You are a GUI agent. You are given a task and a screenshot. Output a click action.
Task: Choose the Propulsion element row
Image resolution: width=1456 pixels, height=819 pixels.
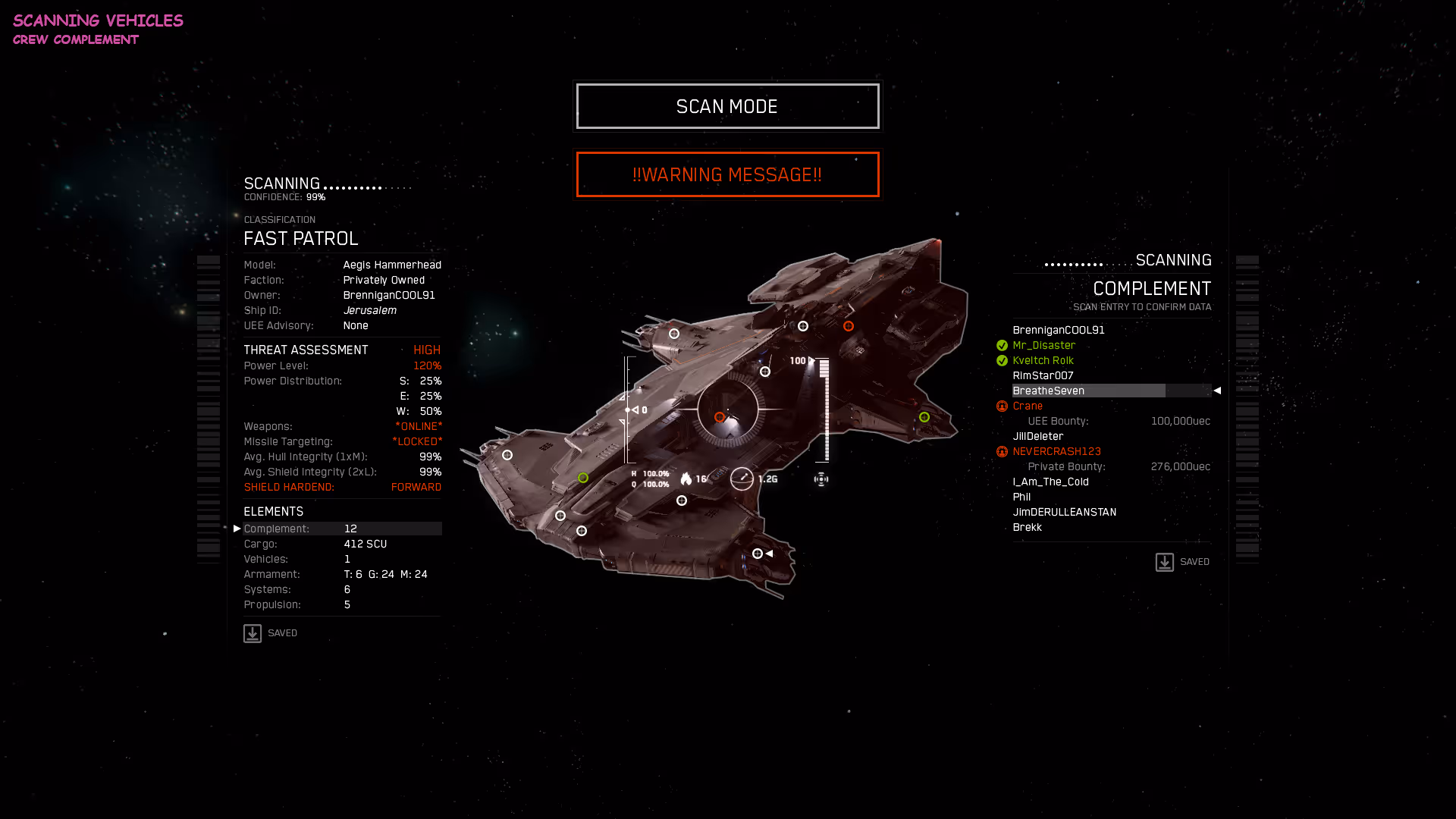[342, 604]
